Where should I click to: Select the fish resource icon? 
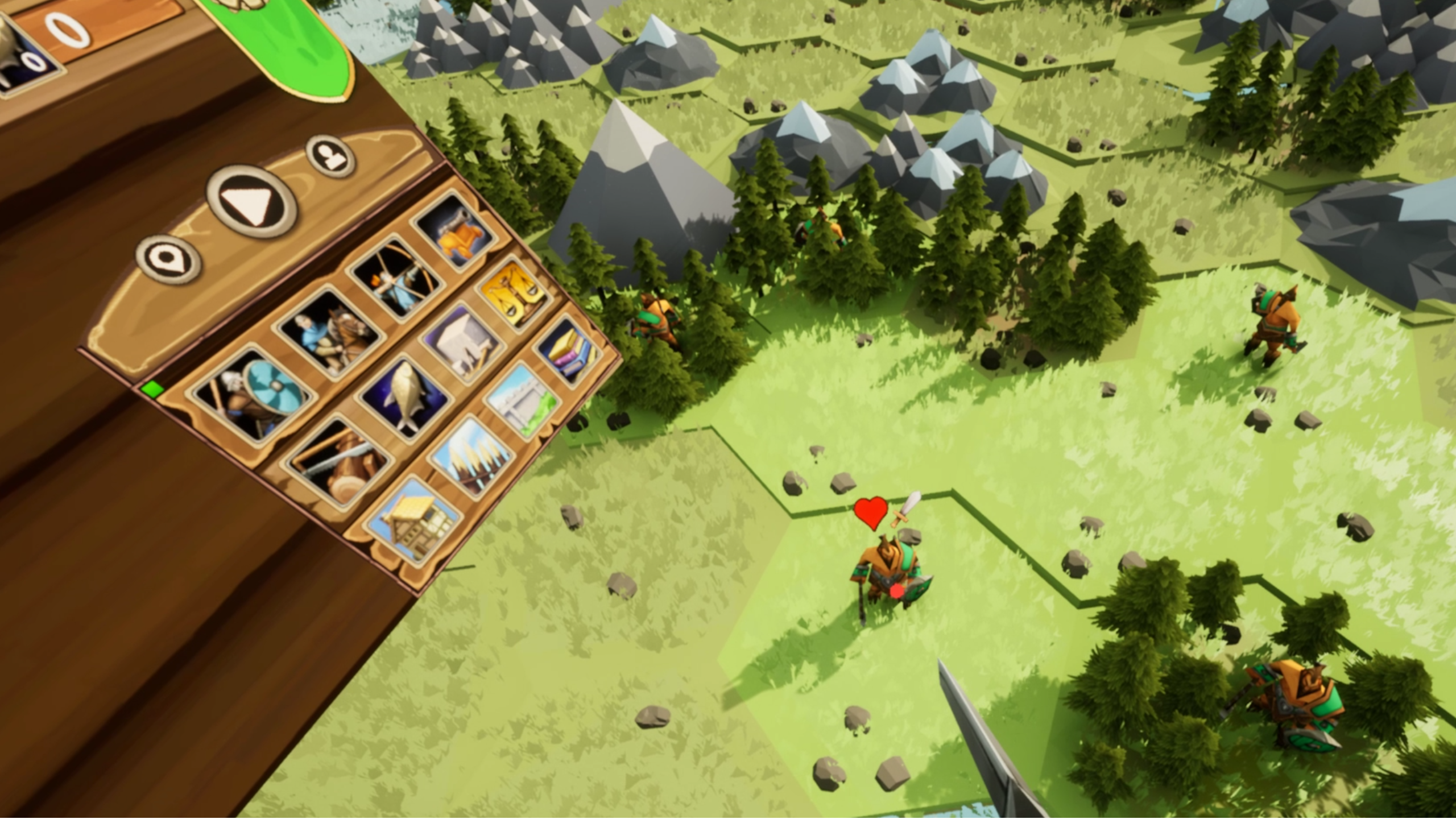404,399
